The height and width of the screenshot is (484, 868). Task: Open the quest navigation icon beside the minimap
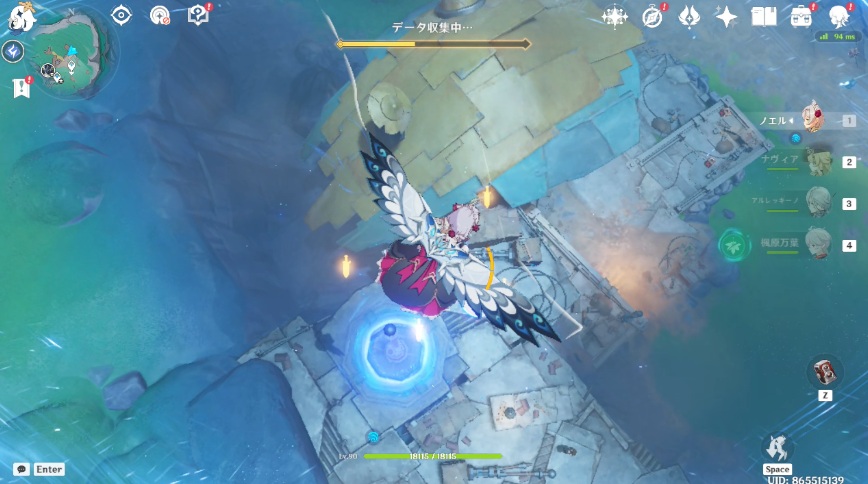(x=13, y=52)
